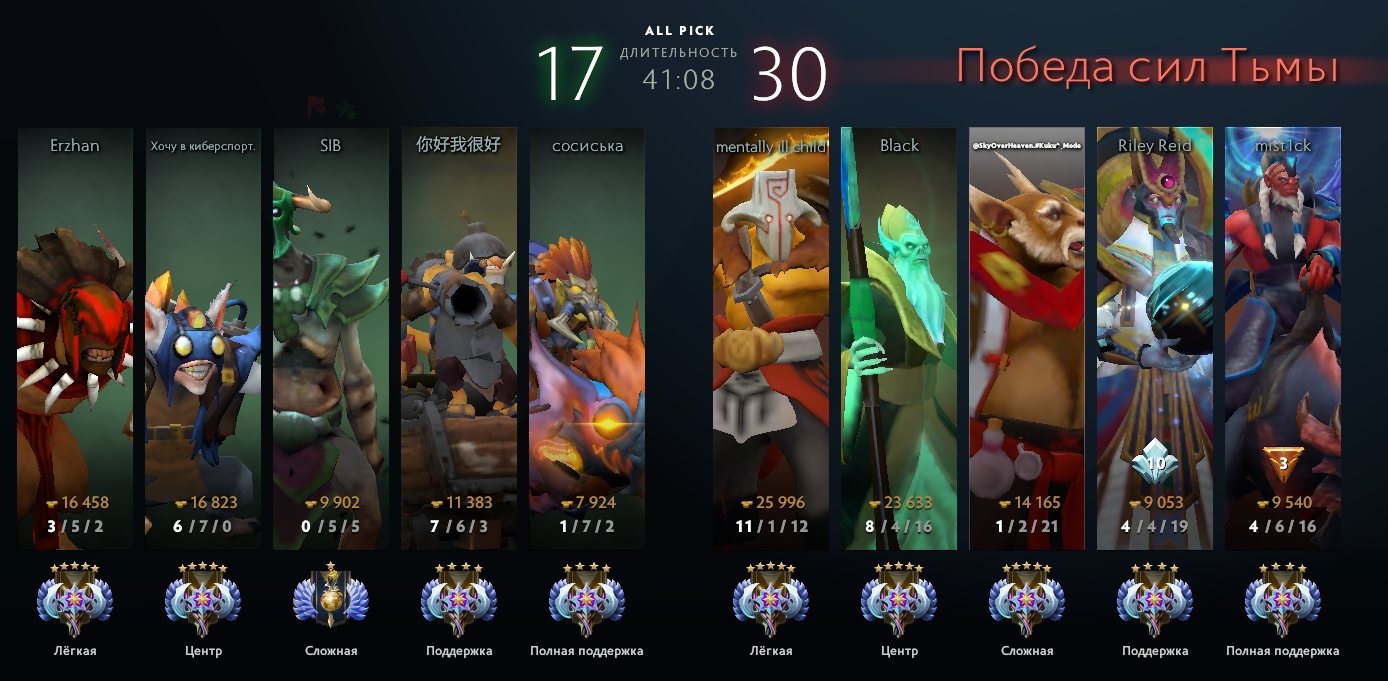This screenshot has height=681, width=1388.
Task: Choose the Brewmaster player's hero card
Action: [x=1027, y=338]
